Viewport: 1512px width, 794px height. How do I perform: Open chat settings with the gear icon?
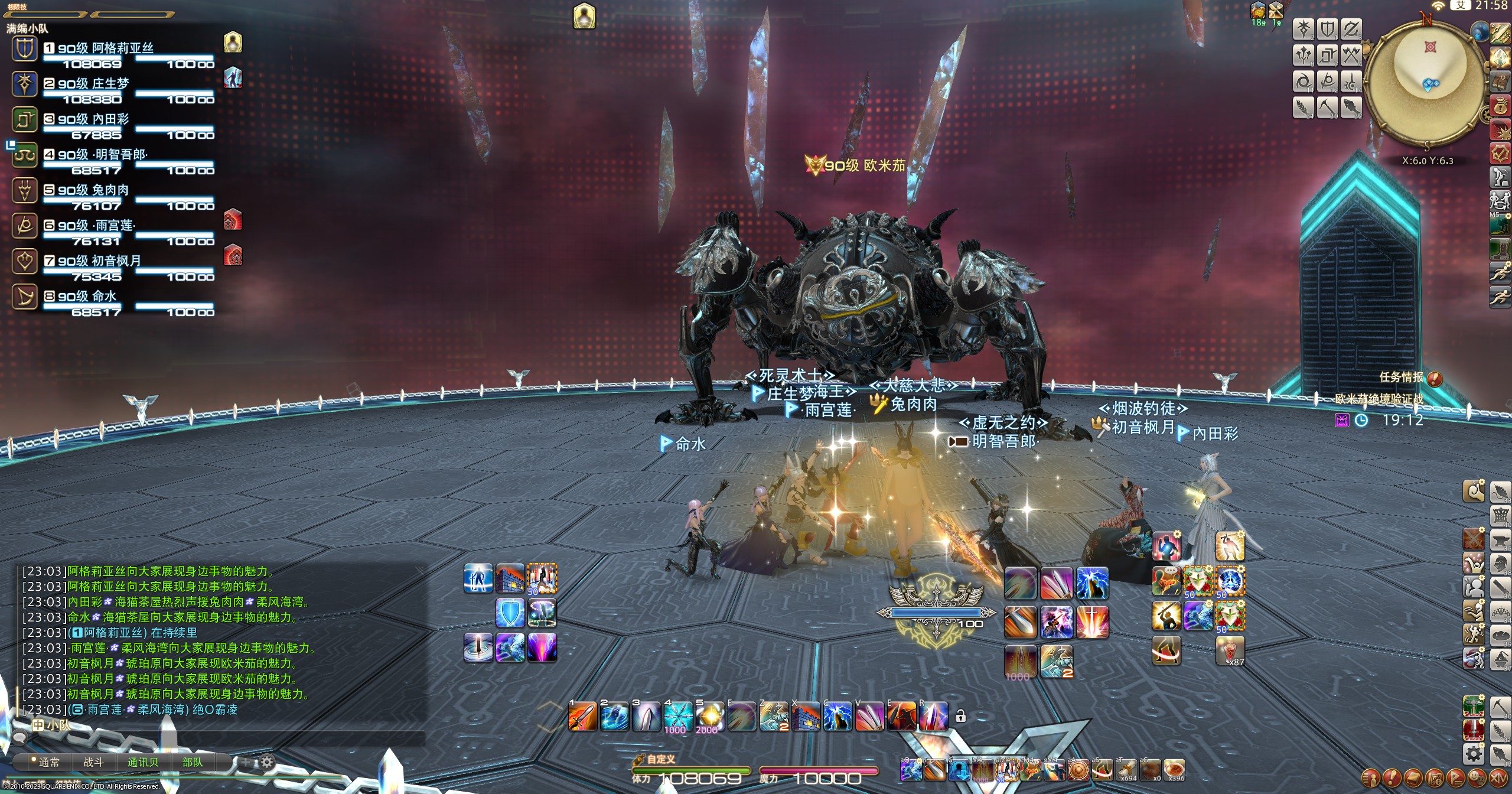(x=267, y=762)
